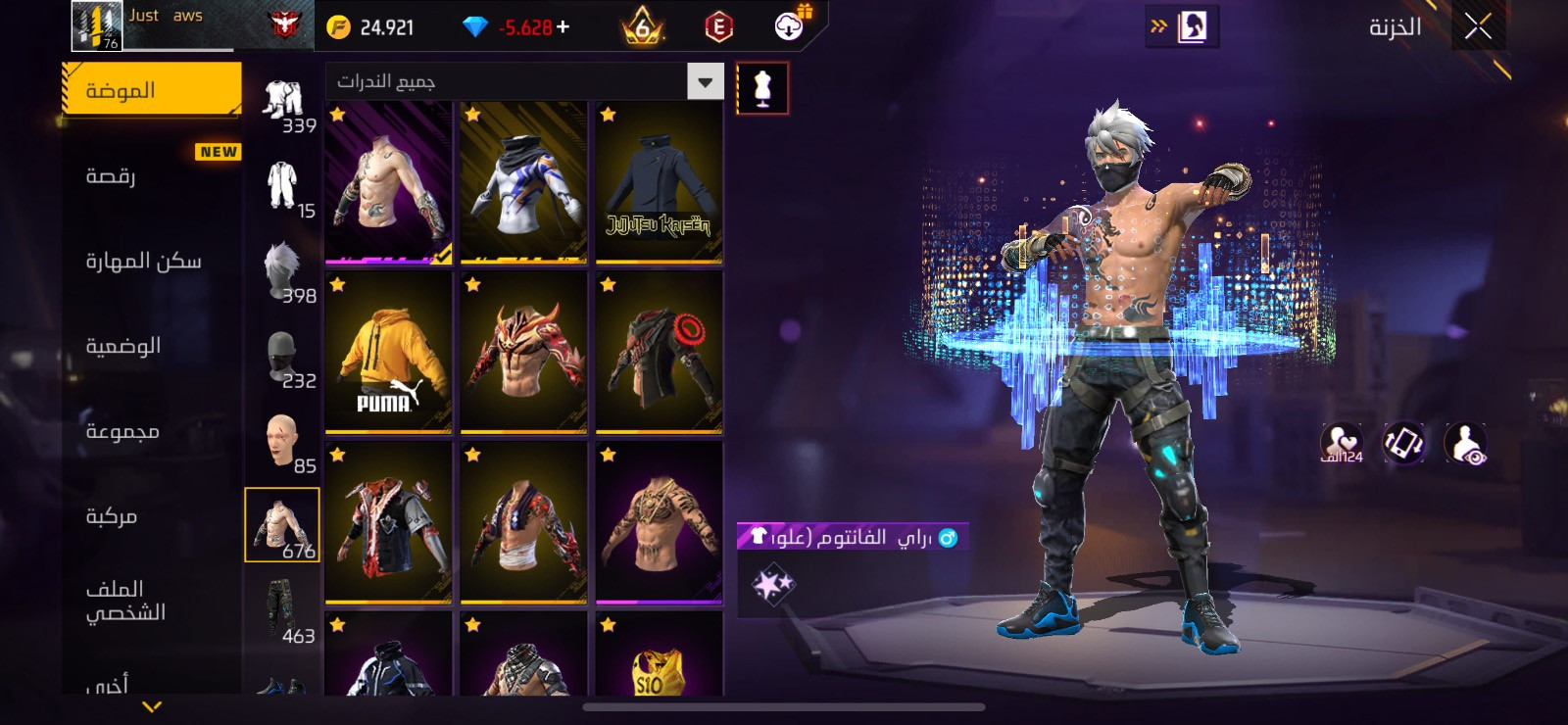The width and height of the screenshot is (1568, 725).
Task: Show the hair category with 398 items
Action: tap(283, 271)
